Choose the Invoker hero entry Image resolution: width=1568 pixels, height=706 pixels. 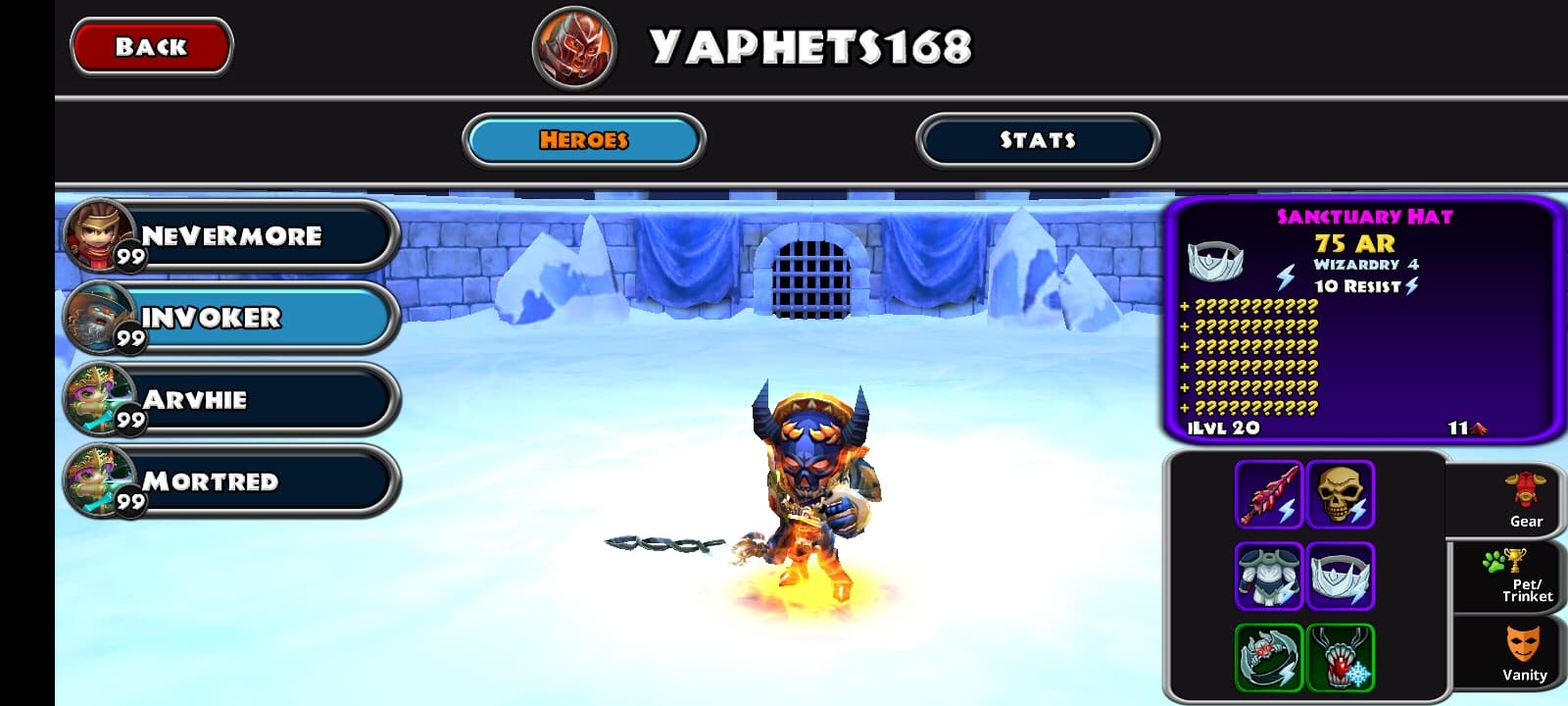pyautogui.click(x=231, y=318)
